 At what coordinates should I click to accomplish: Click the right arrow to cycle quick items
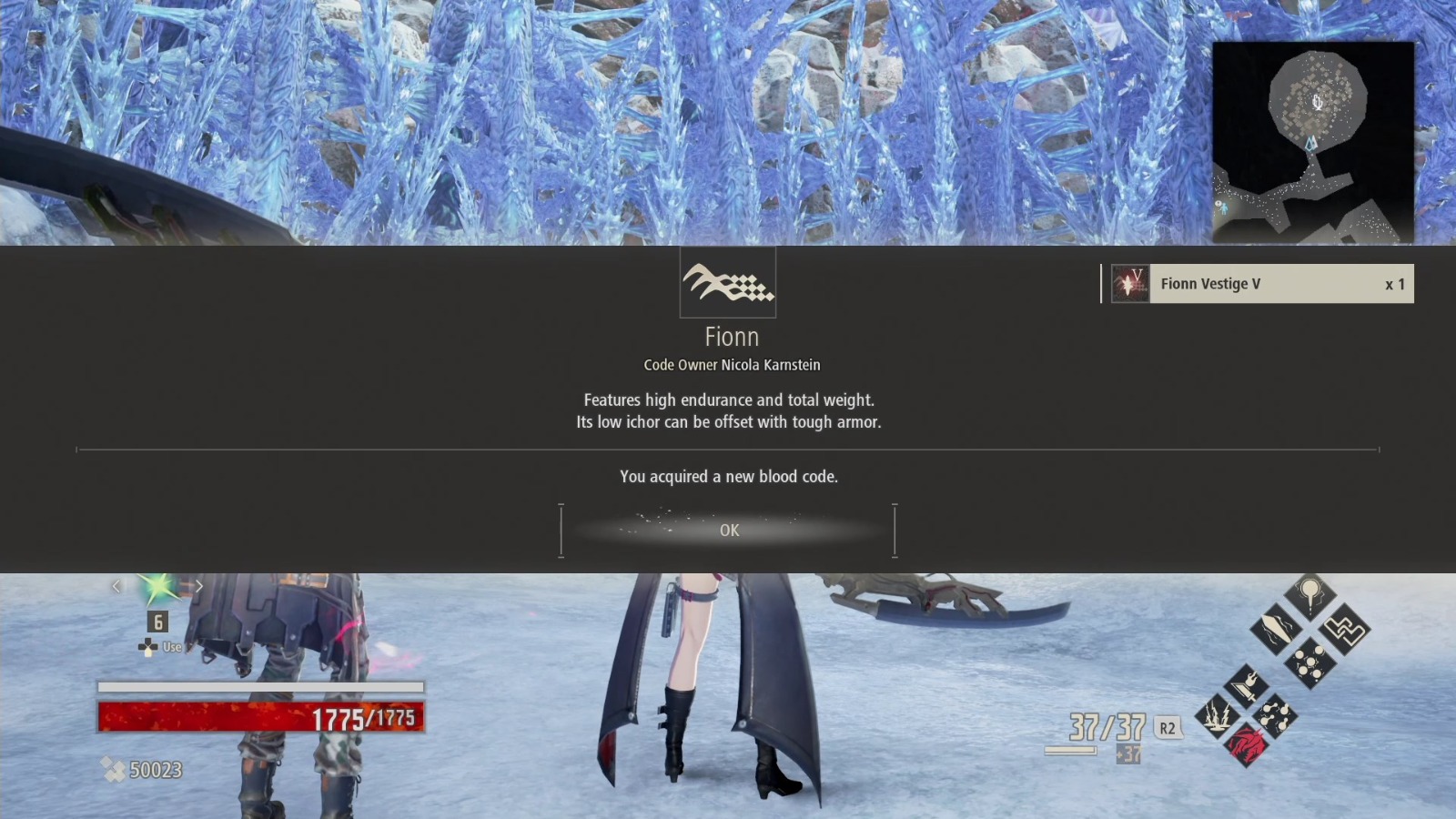tap(199, 586)
